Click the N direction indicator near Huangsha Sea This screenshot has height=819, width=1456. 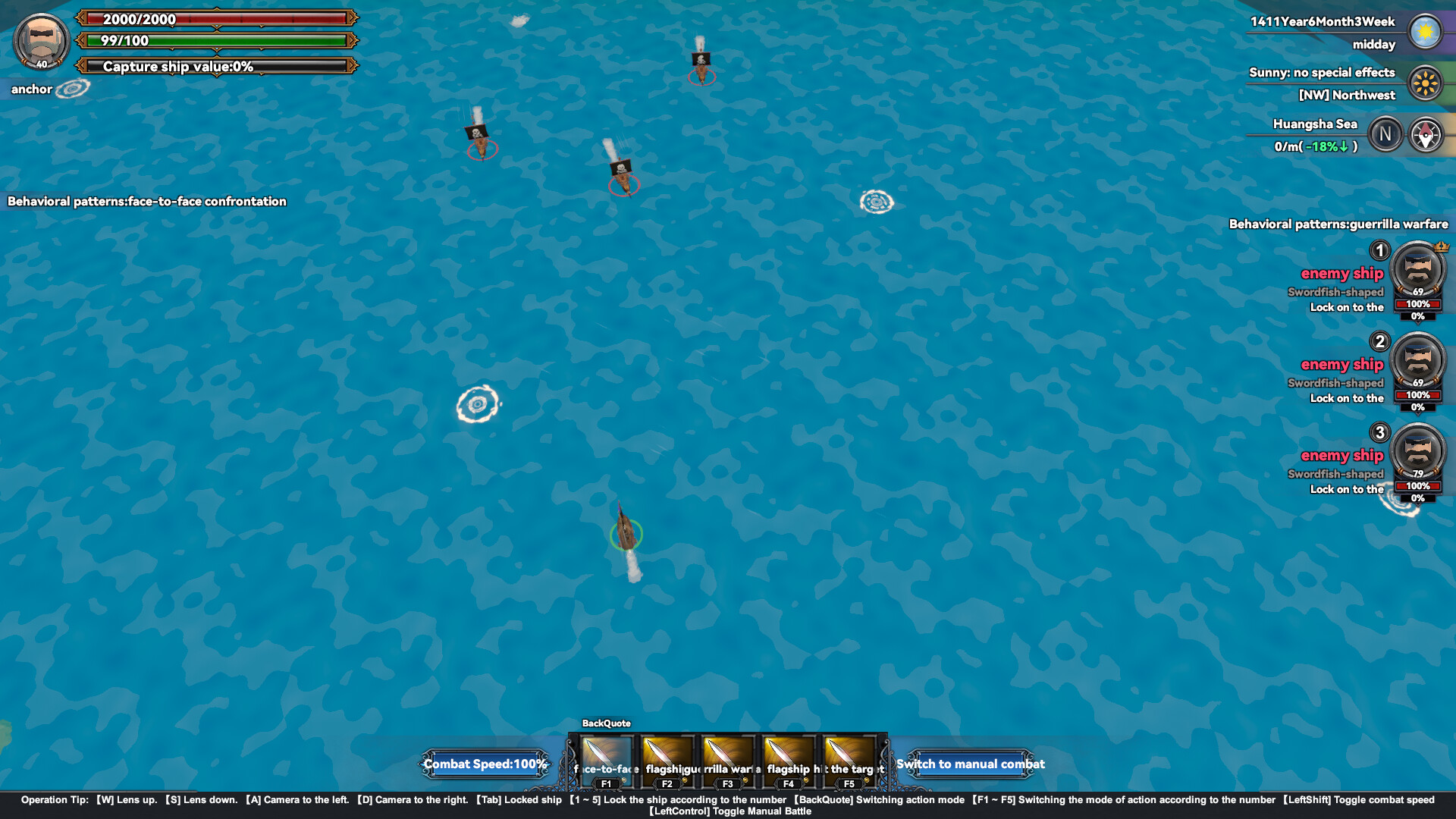(x=1386, y=133)
